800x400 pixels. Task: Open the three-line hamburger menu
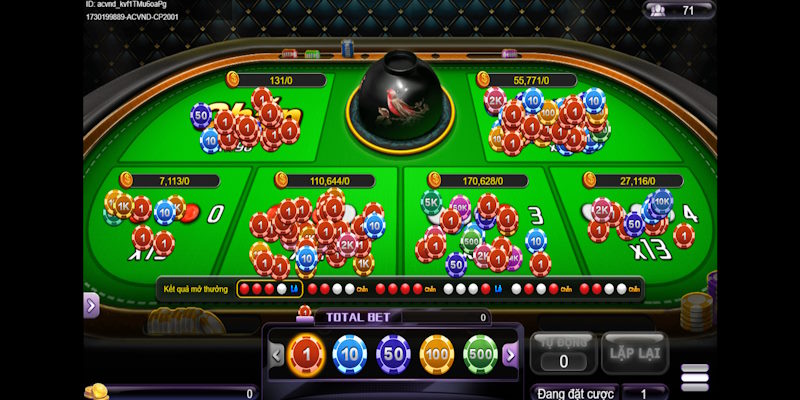pos(695,377)
